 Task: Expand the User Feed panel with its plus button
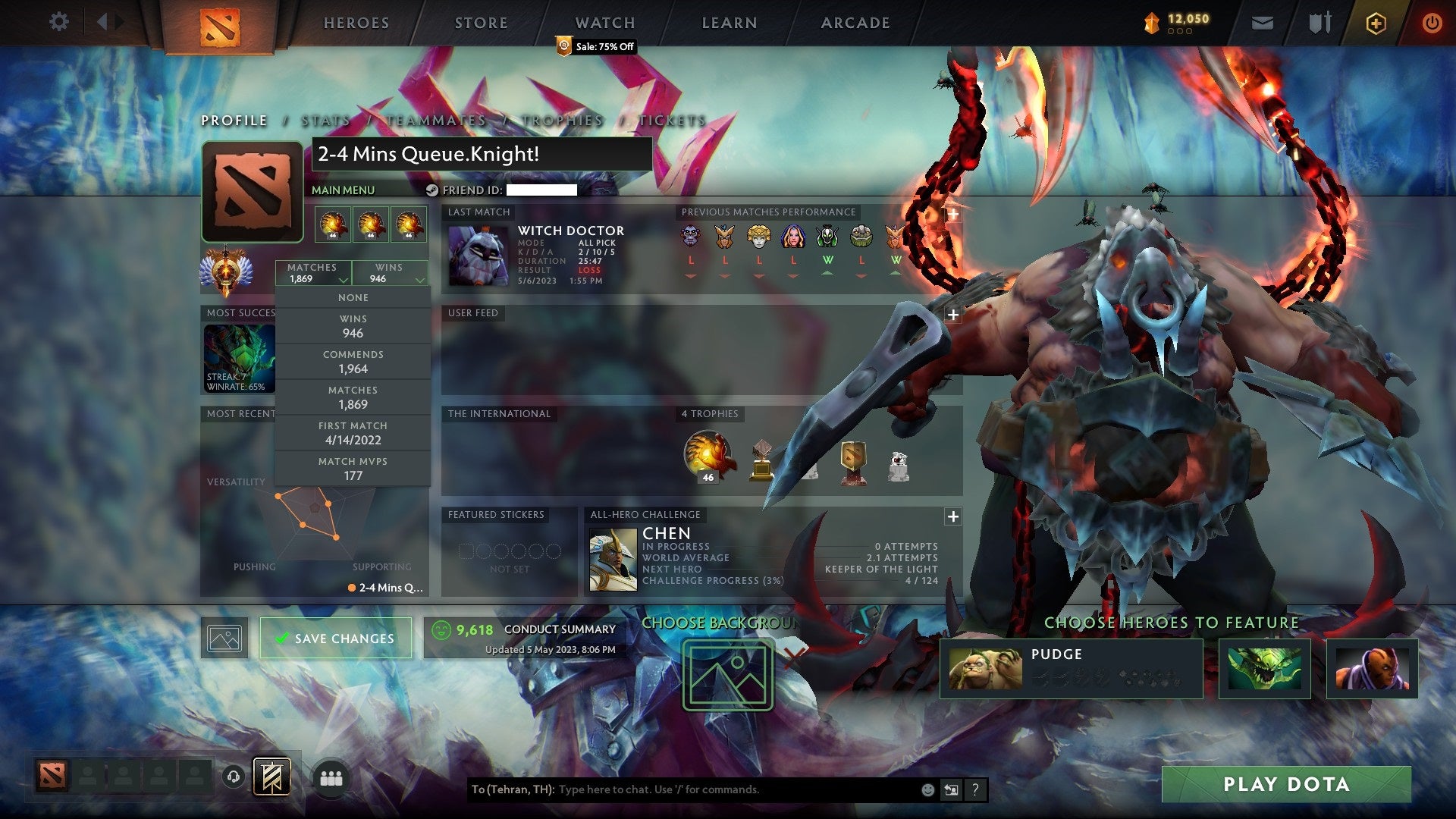click(x=952, y=314)
